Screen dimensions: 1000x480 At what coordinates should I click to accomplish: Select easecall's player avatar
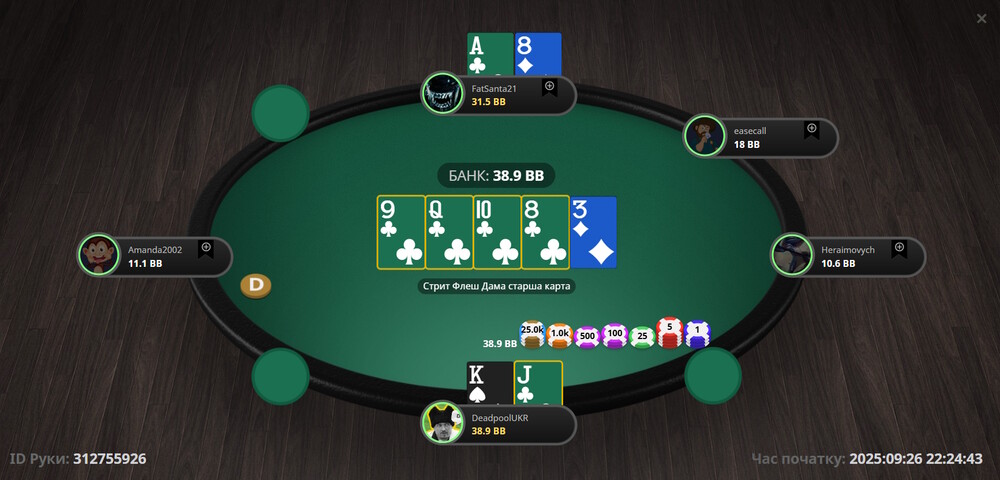tap(705, 136)
